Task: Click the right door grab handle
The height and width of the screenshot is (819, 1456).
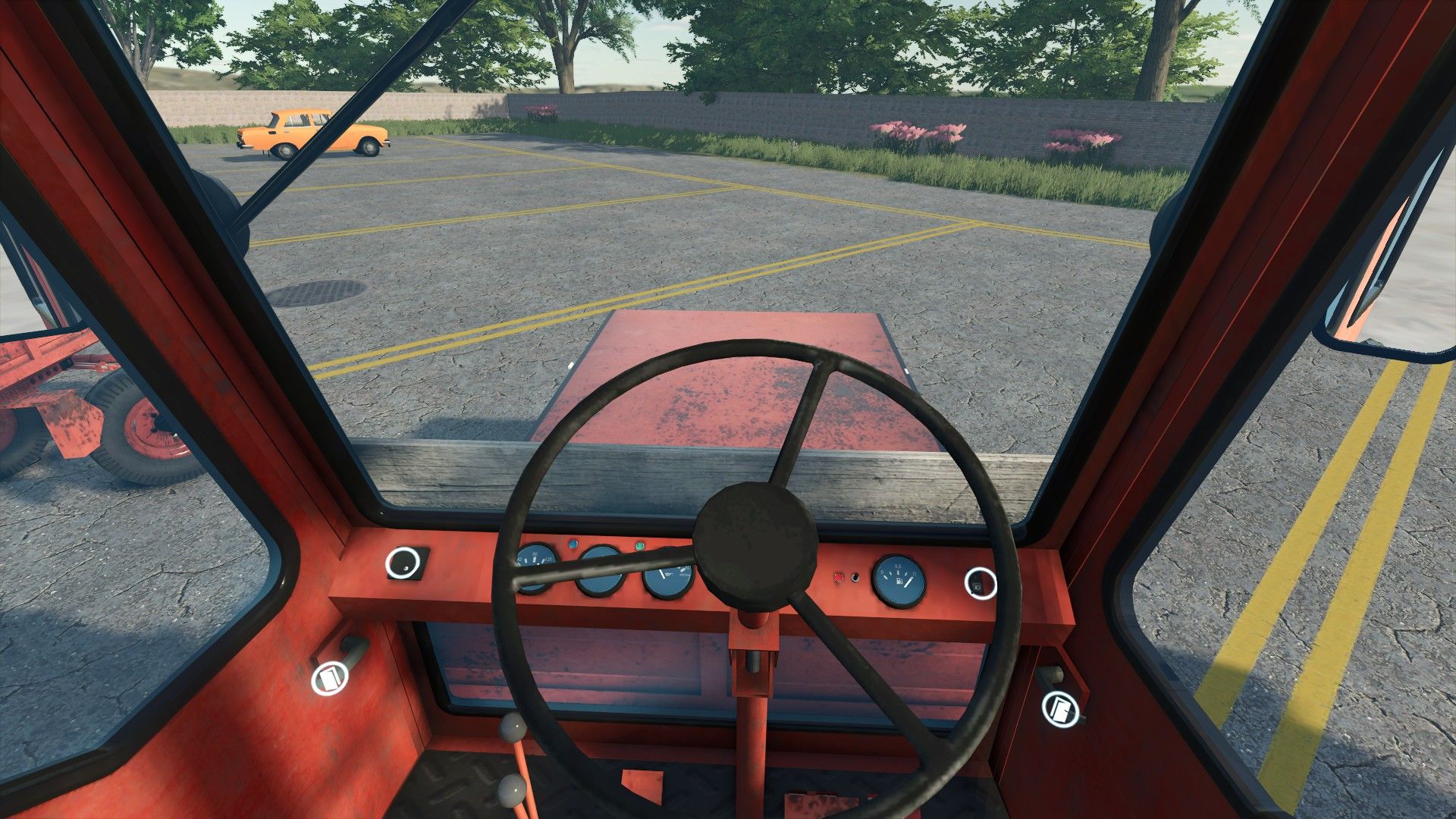Action: click(x=1056, y=675)
